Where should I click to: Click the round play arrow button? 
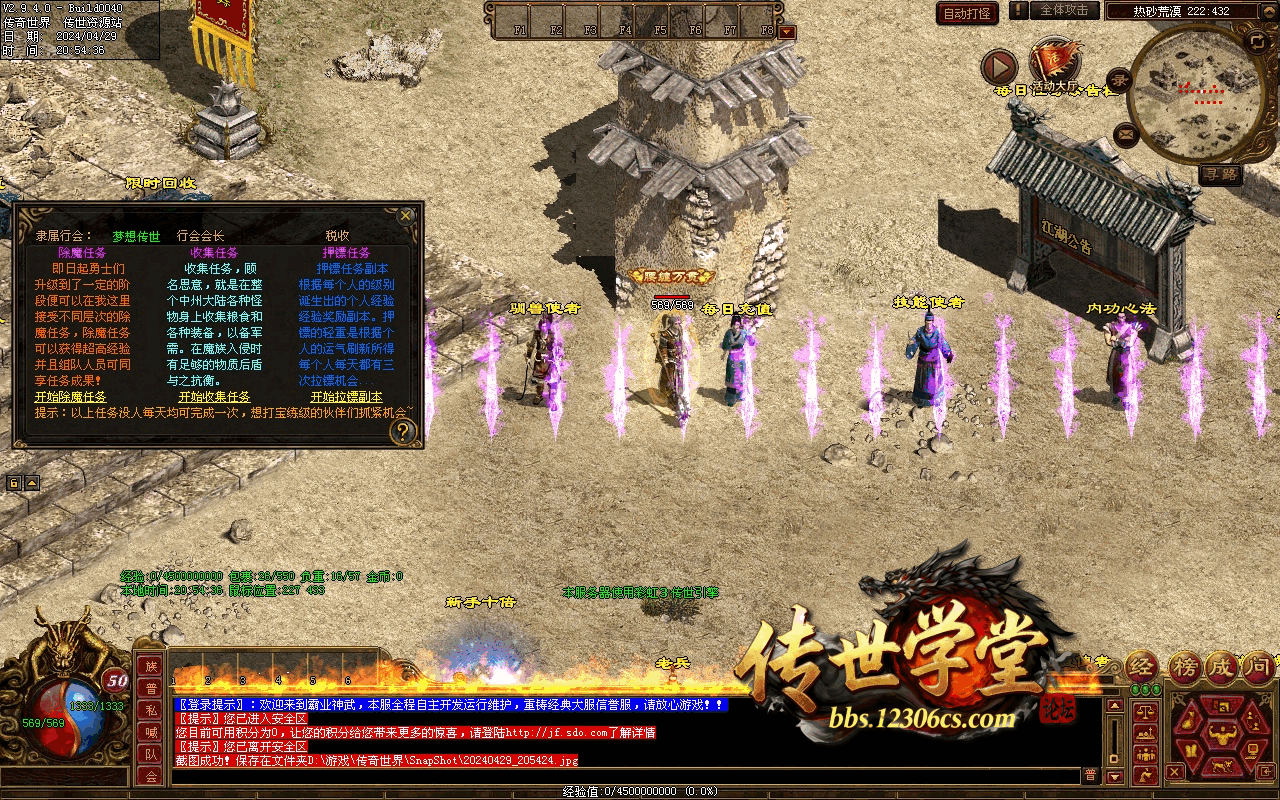999,68
